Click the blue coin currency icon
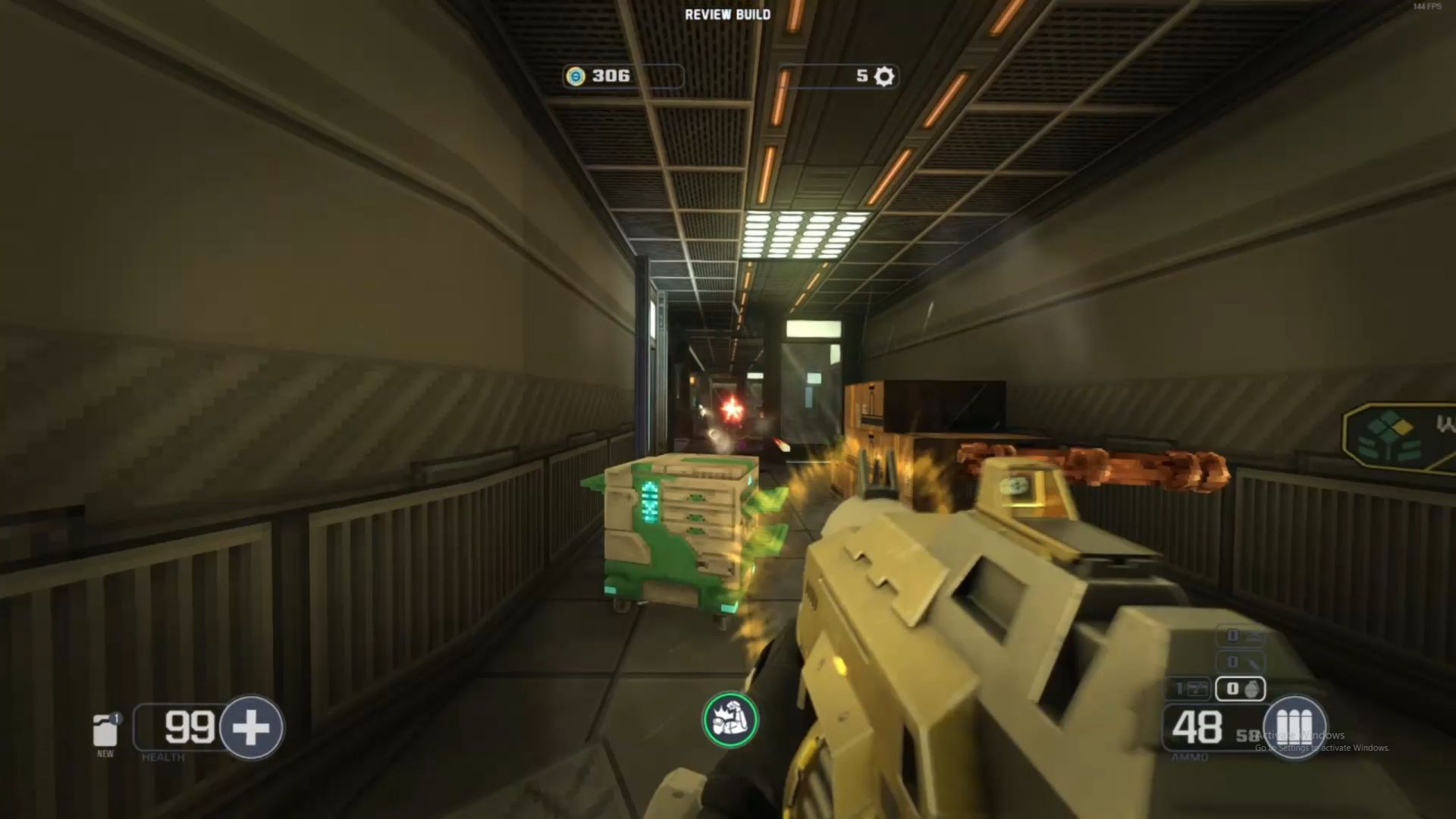The width and height of the screenshot is (1456, 819). click(x=576, y=76)
